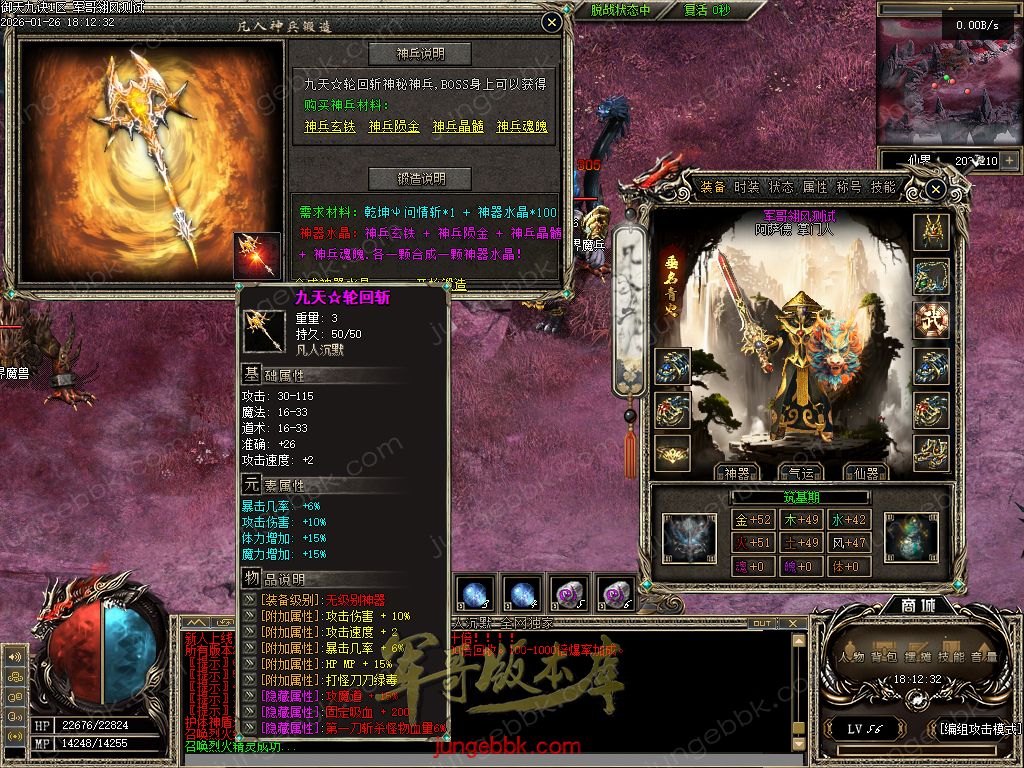Select the 武 emblem equipment slot
Screen dimensions: 1024x768
pos(932,319)
